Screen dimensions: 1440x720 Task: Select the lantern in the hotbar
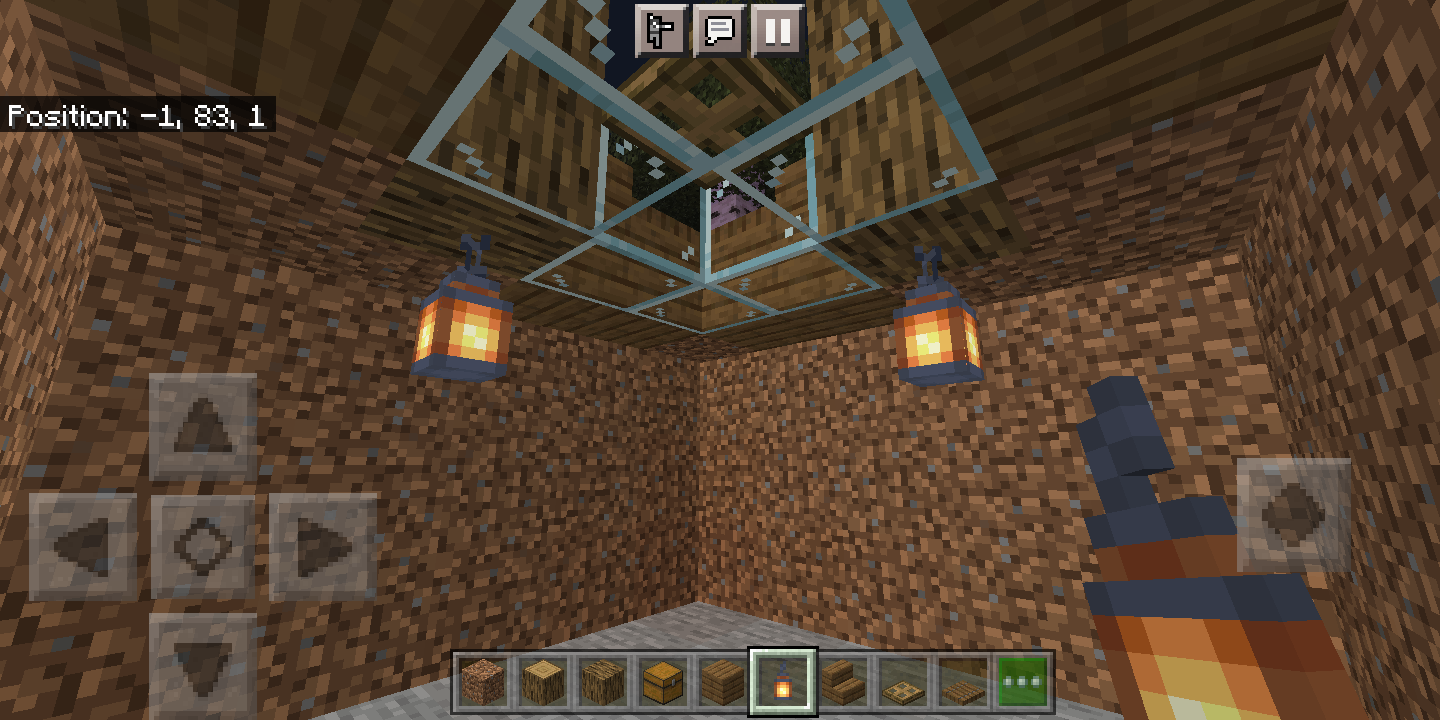[x=782, y=682]
